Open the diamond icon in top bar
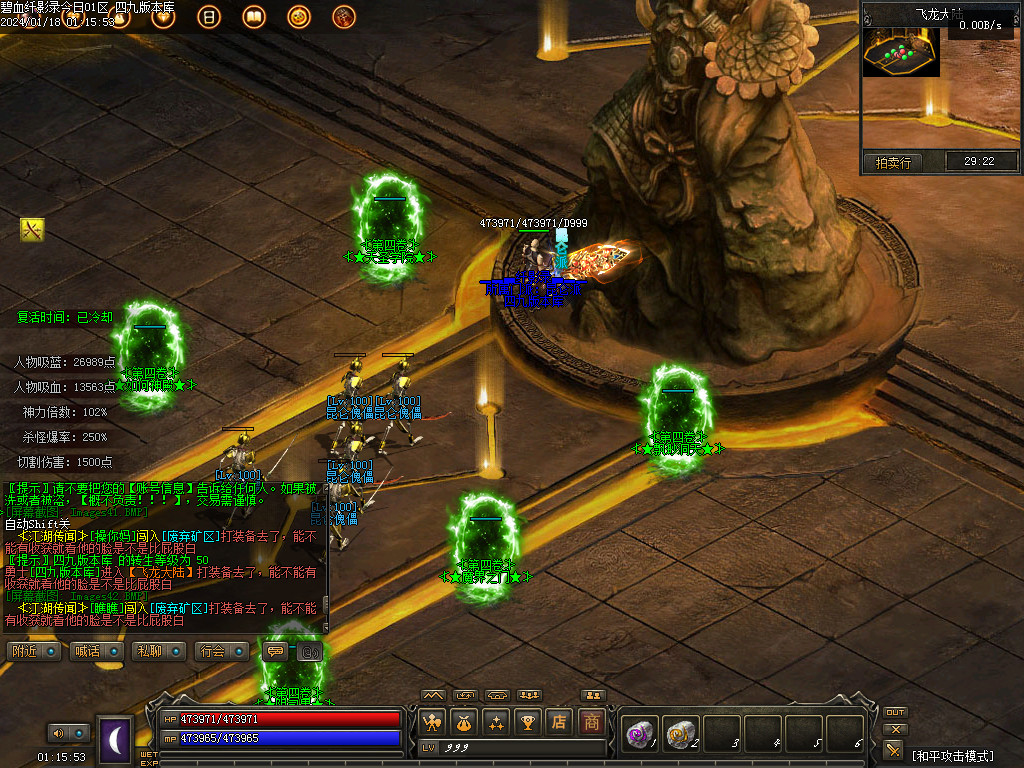Viewport: 1024px width, 768px height. point(163,17)
